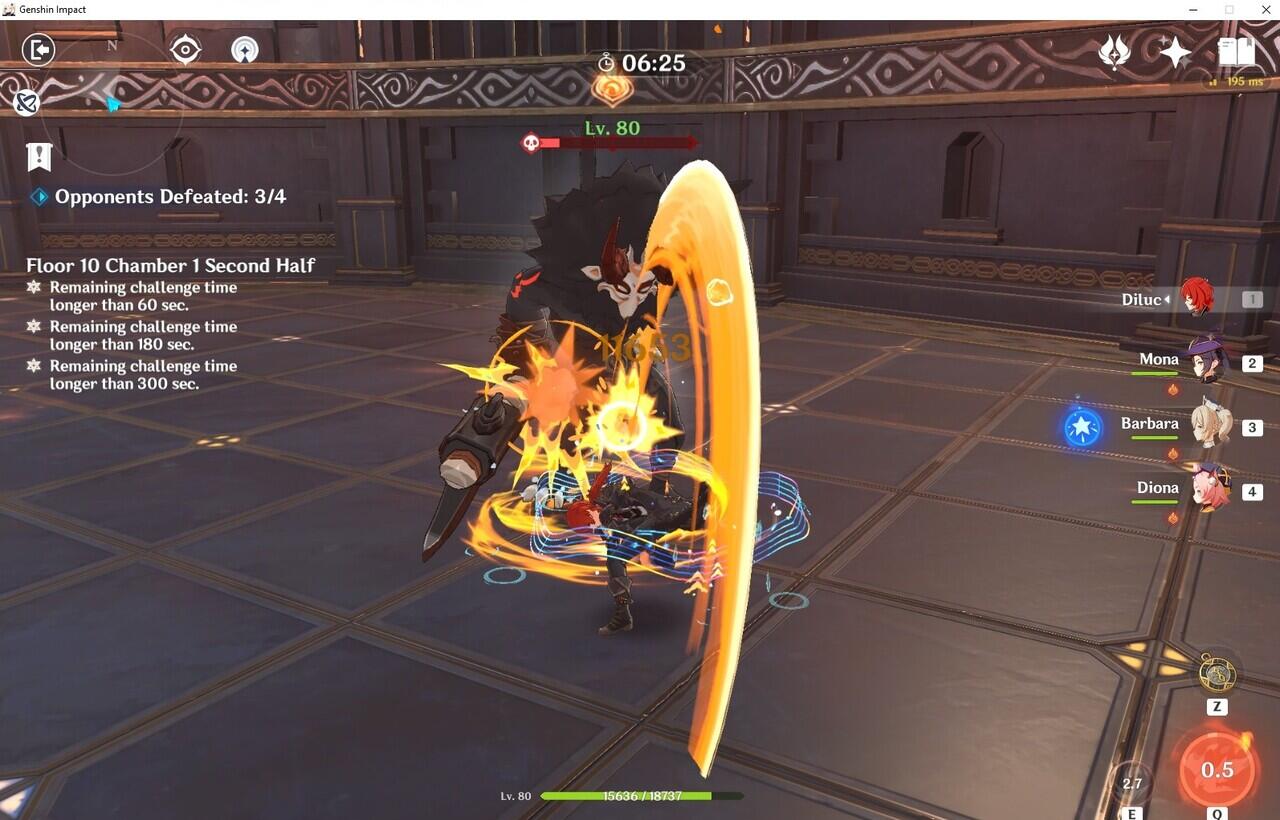Open the Wish star icon
The height and width of the screenshot is (820, 1280).
1174,52
